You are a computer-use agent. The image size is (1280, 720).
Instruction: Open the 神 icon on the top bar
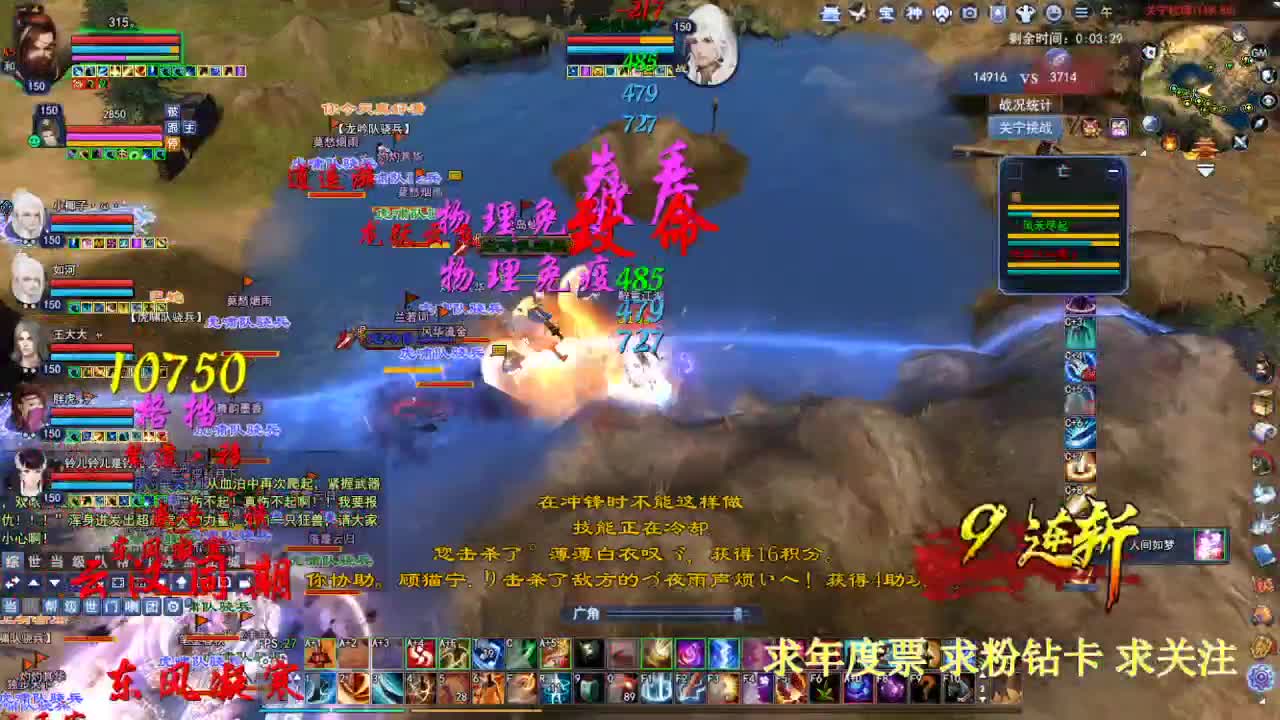click(x=914, y=14)
